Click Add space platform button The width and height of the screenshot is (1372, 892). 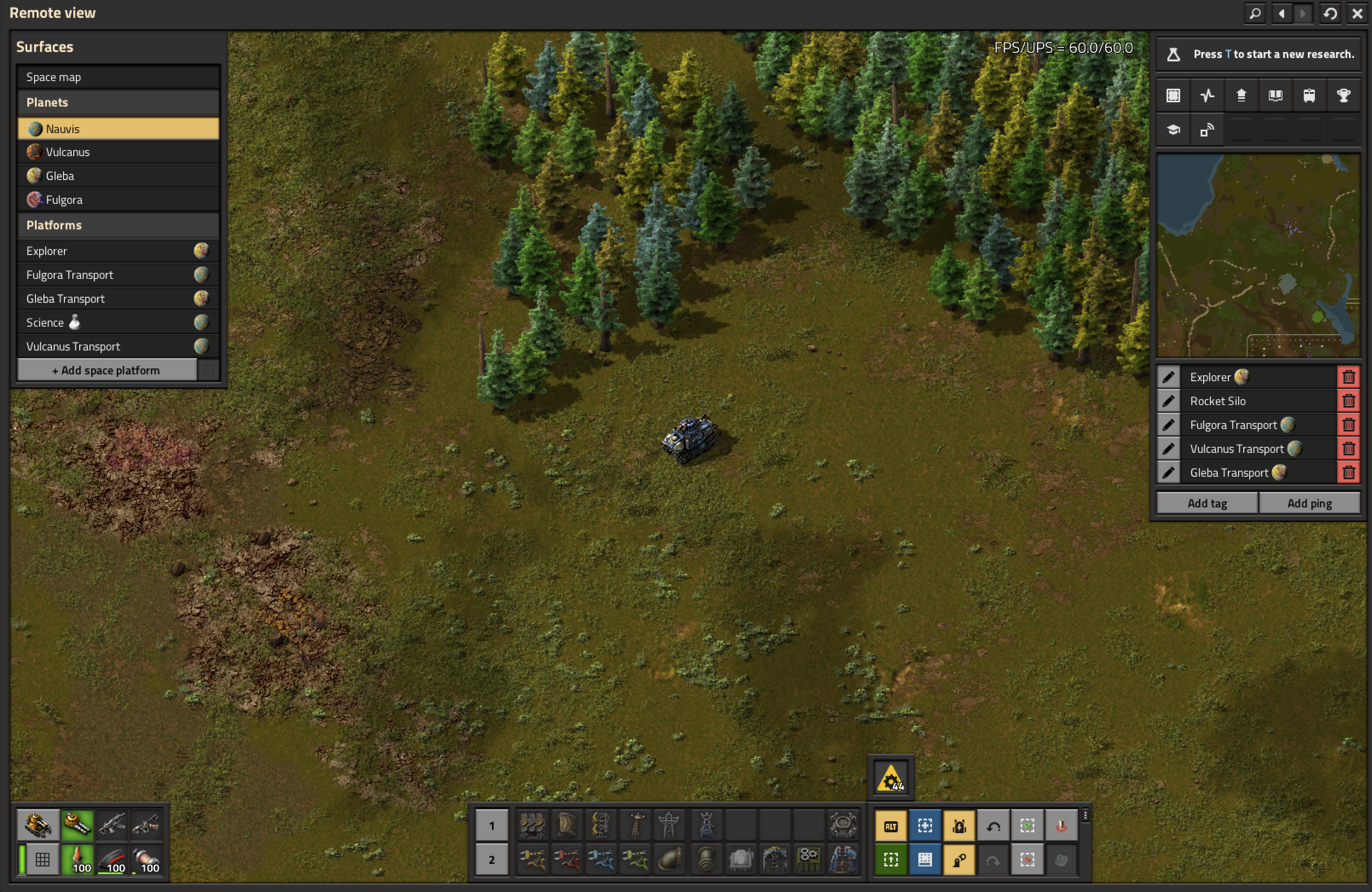(107, 370)
